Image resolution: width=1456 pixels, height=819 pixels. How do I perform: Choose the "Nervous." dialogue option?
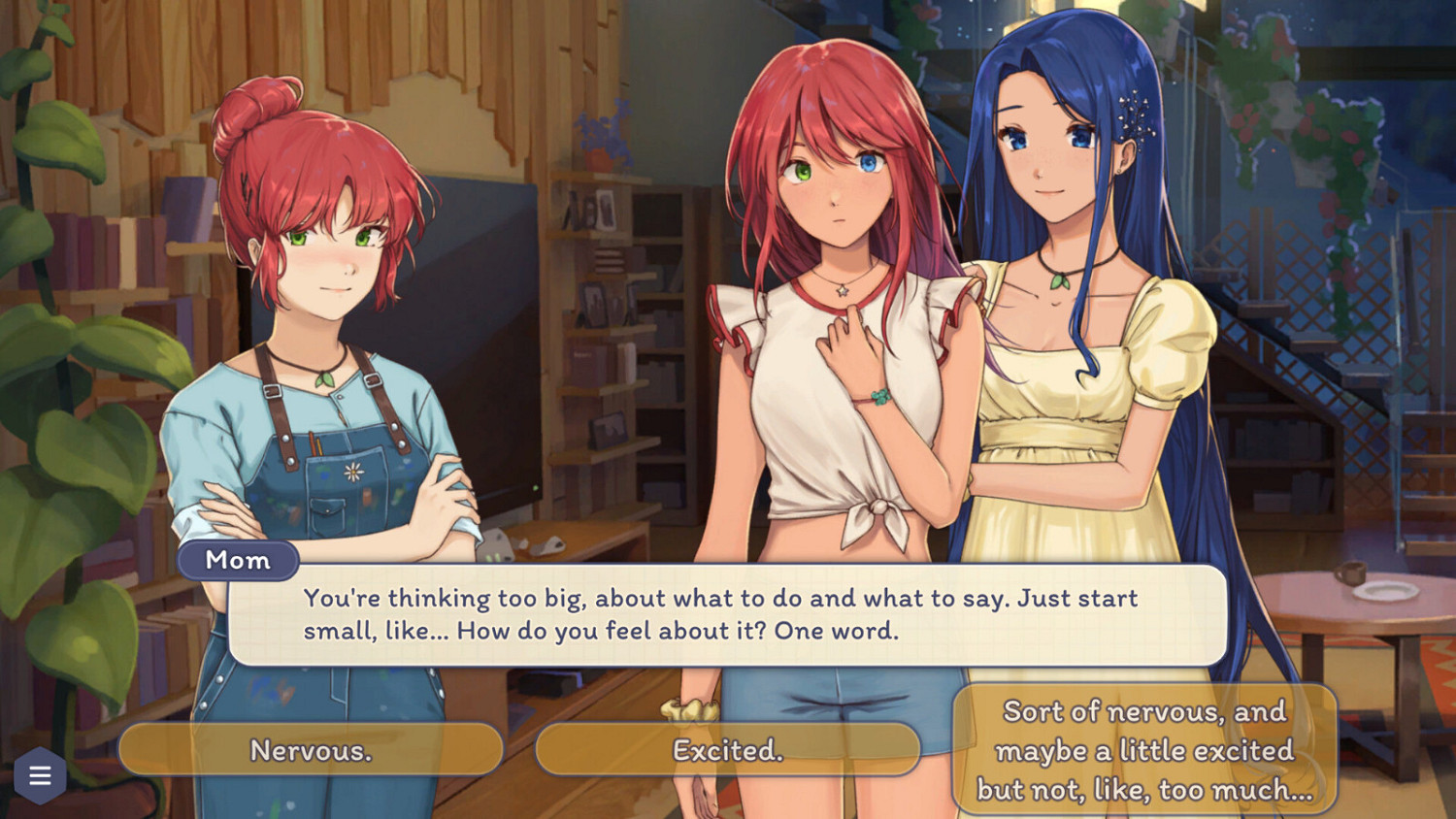tap(311, 748)
